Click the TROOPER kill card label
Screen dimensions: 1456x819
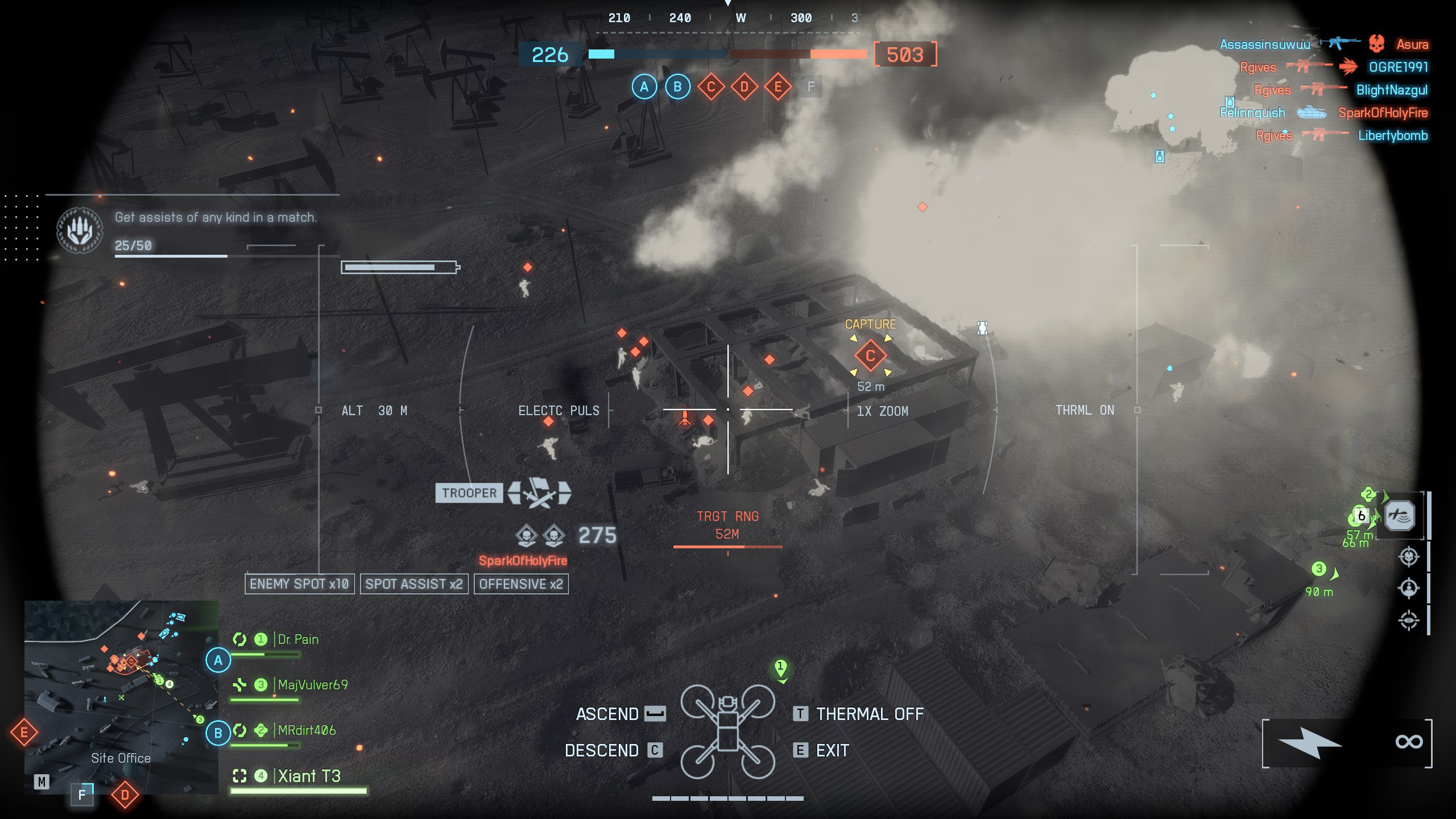point(469,493)
